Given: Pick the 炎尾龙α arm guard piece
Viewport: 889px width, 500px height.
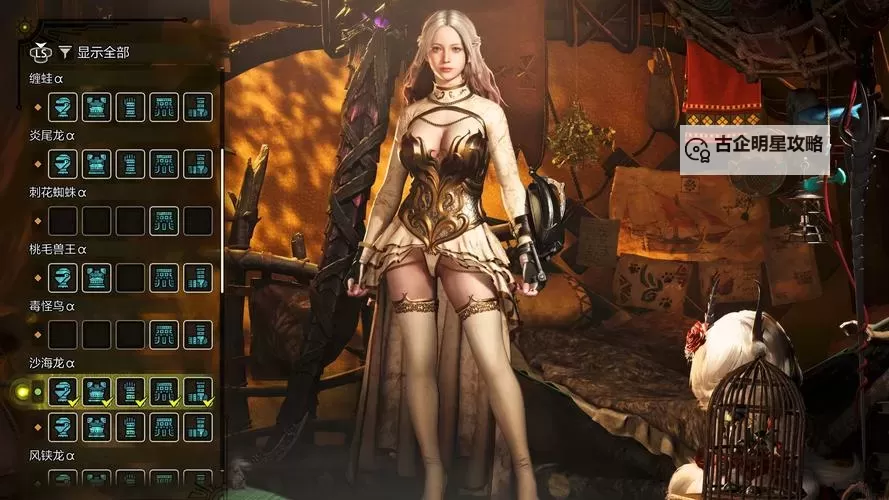Looking at the screenshot, I should 131,164.
